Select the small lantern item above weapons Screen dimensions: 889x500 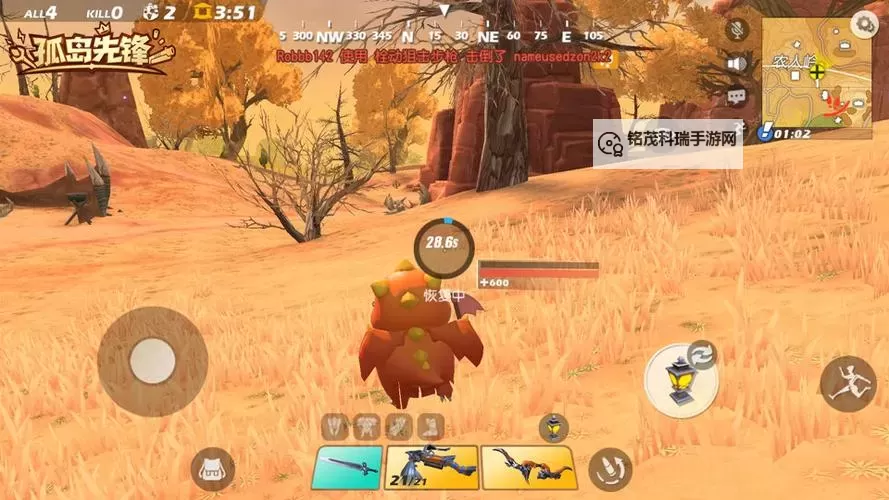point(553,428)
